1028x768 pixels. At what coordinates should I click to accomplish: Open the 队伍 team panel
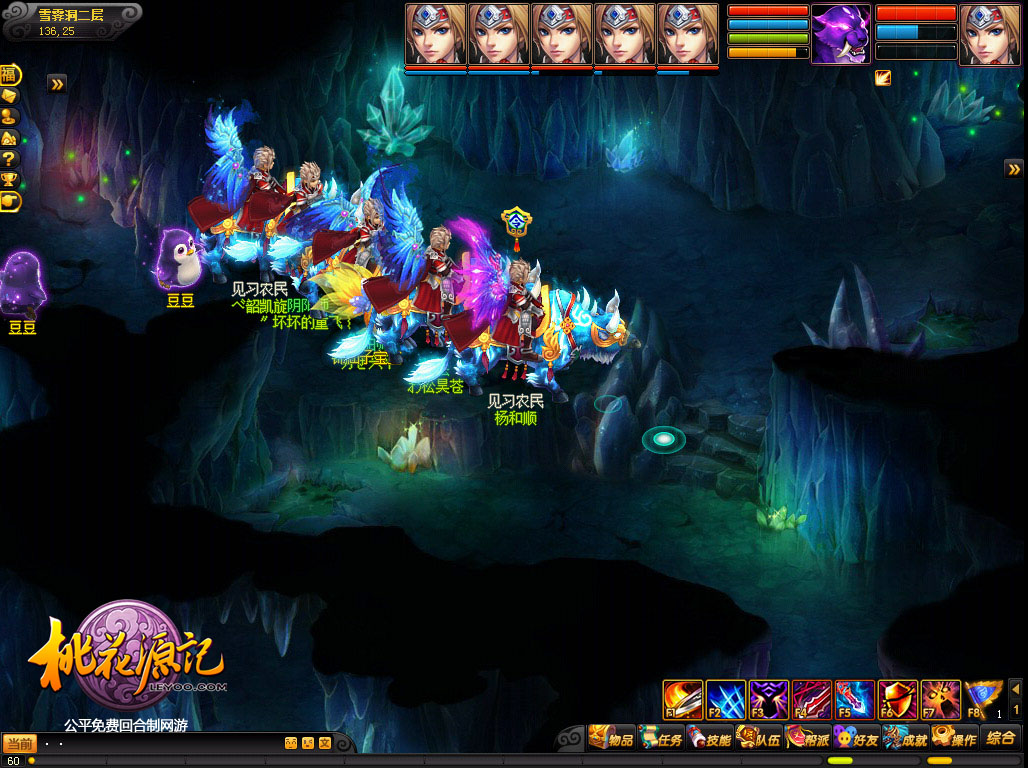[x=758, y=739]
